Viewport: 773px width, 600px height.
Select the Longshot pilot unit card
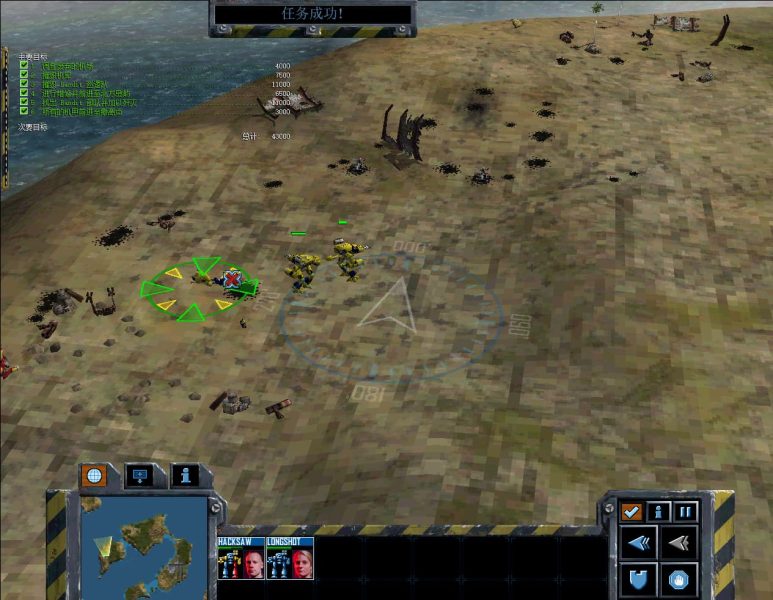(x=290, y=558)
